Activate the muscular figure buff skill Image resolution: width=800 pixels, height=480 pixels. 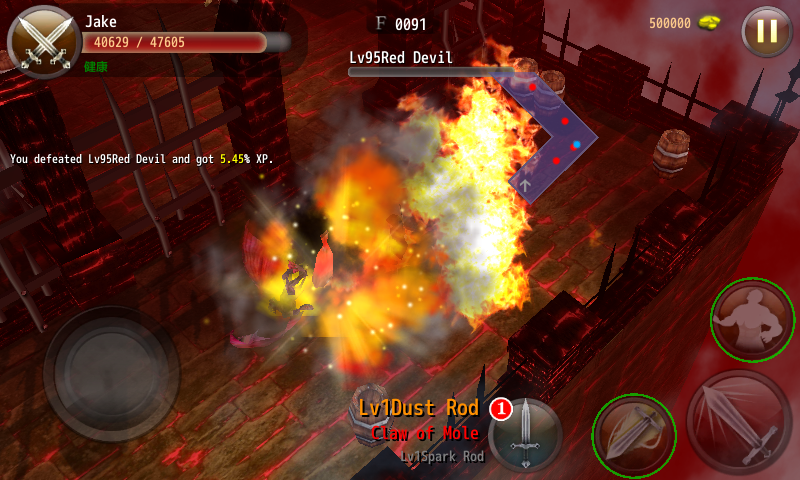[x=752, y=320]
